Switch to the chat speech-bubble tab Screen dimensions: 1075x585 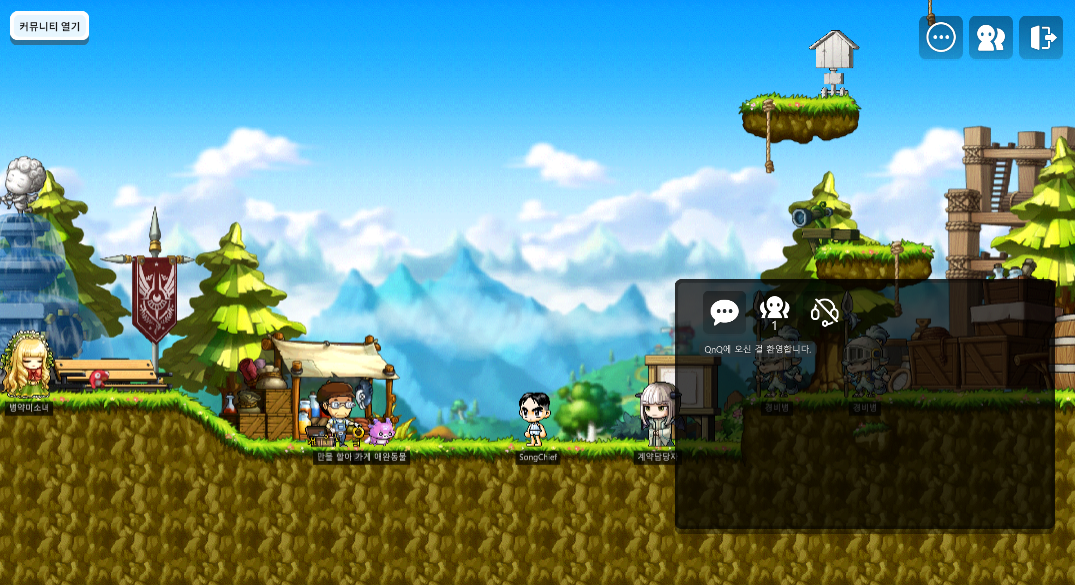pos(724,312)
